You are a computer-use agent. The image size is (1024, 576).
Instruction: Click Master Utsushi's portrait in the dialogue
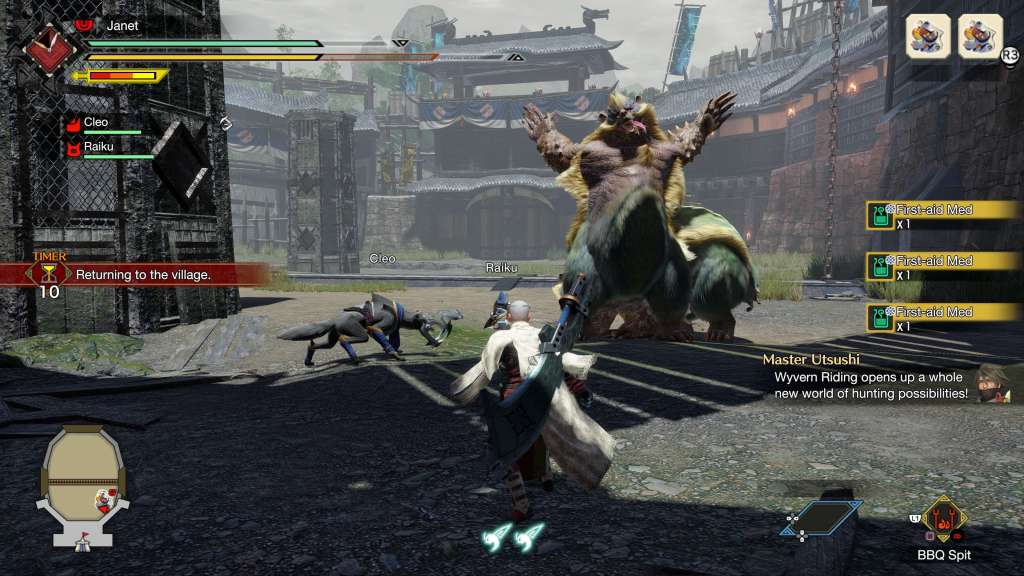pyautogui.click(x=995, y=383)
